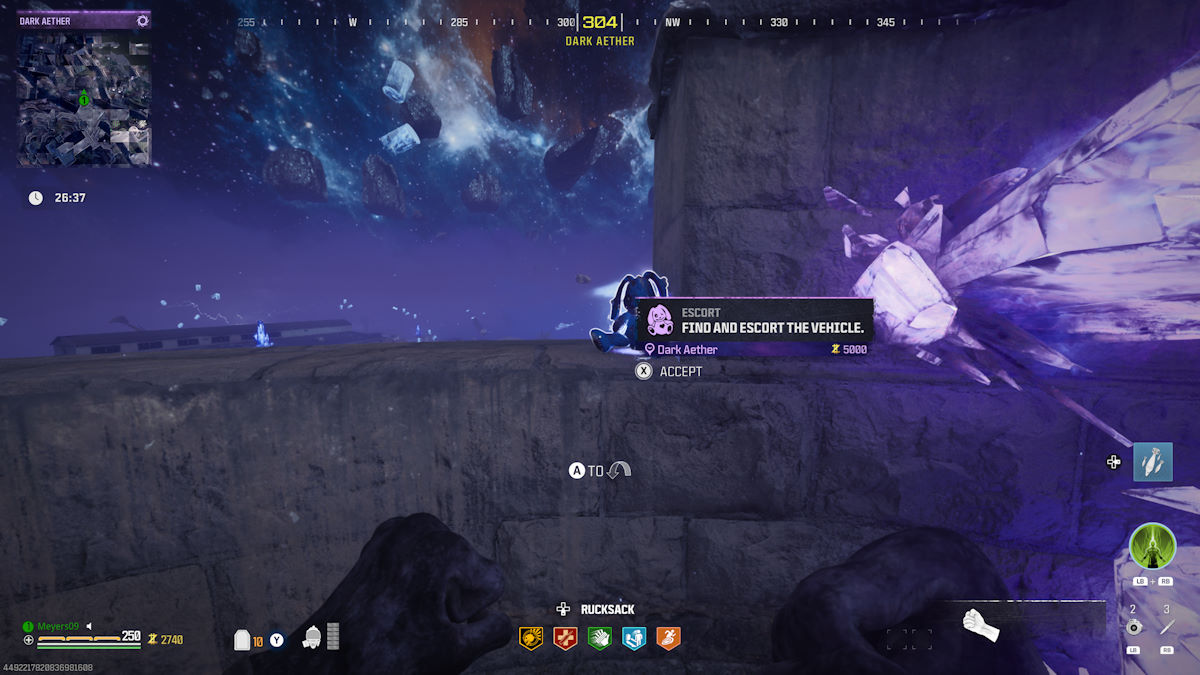Select the throwing knife lethal slot
The height and width of the screenshot is (675, 1200).
(1166, 627)
